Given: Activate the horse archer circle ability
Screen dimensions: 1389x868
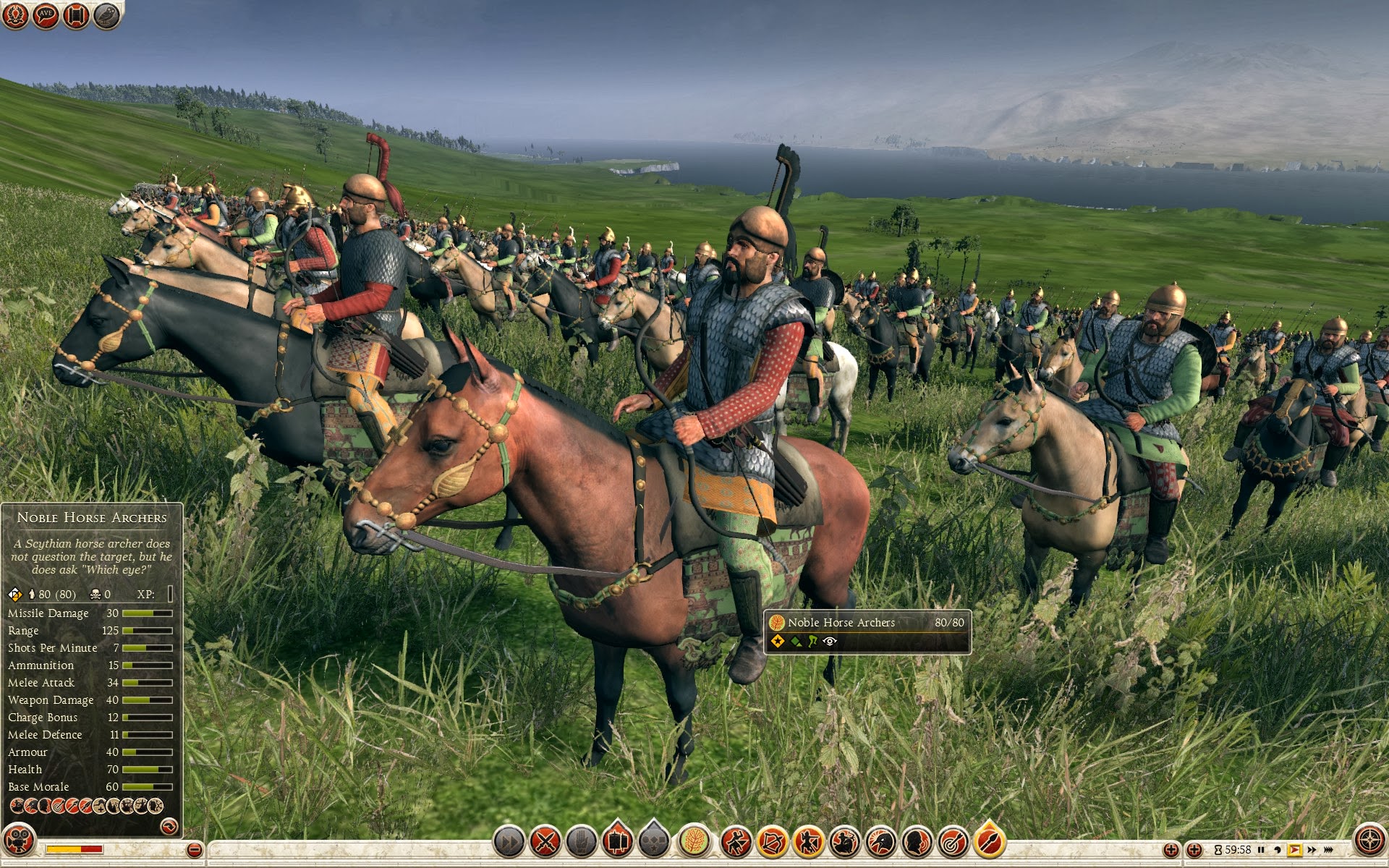Looking at the screenshot, I should [x=844, y=842].
